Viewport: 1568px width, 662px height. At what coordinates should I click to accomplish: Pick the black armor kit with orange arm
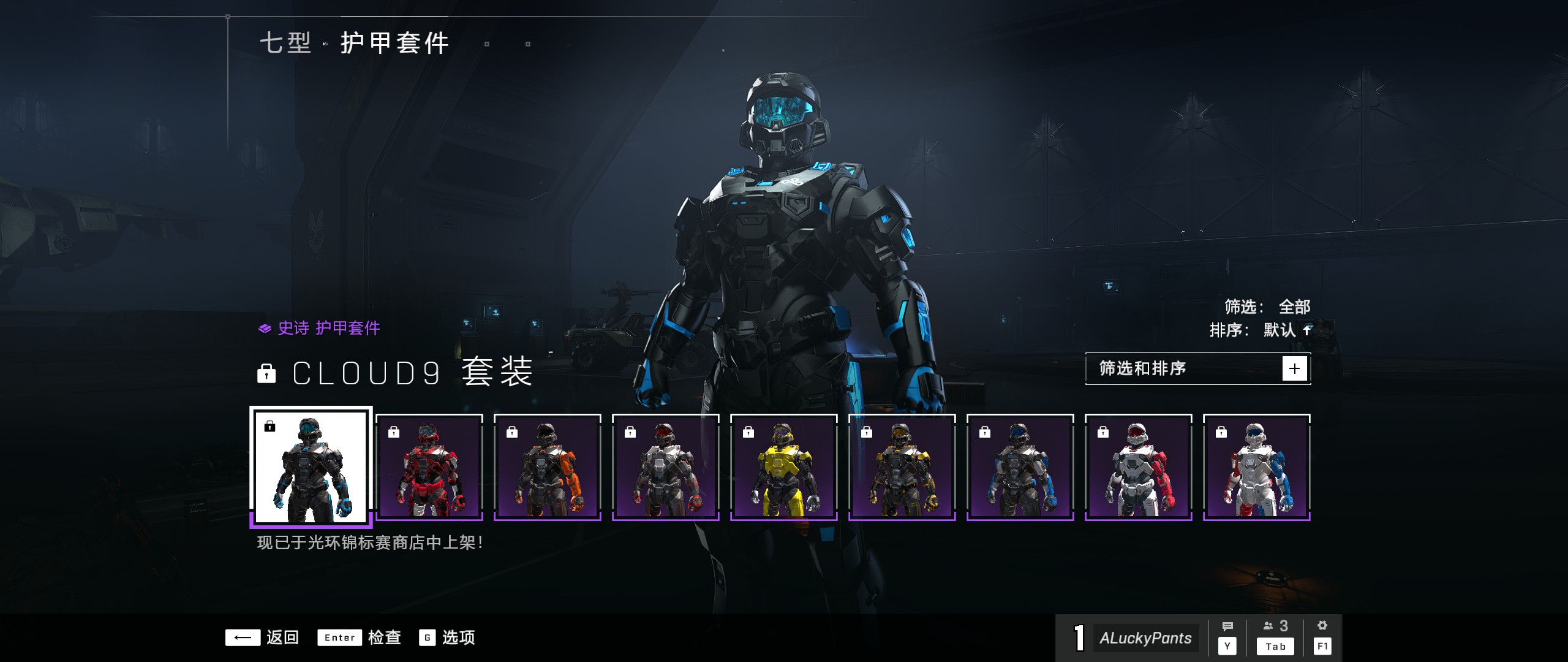(547, 467)
